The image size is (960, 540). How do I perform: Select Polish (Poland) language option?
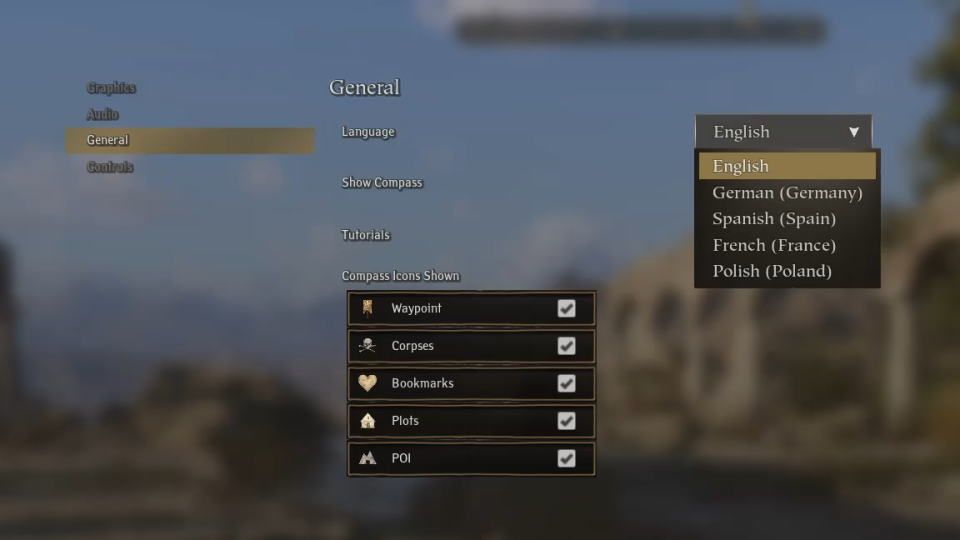pos(772,271)
